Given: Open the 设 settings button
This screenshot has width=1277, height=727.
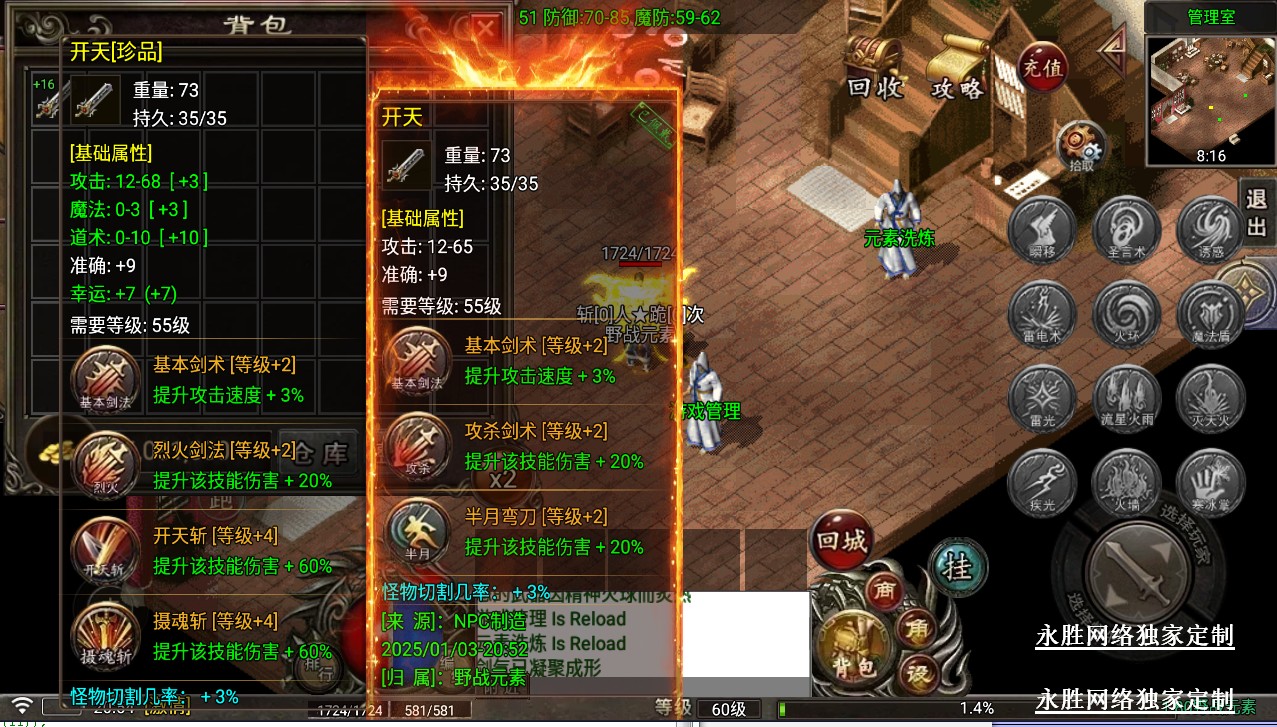Looking at the screenshot, I should click(x=916, y=670).
